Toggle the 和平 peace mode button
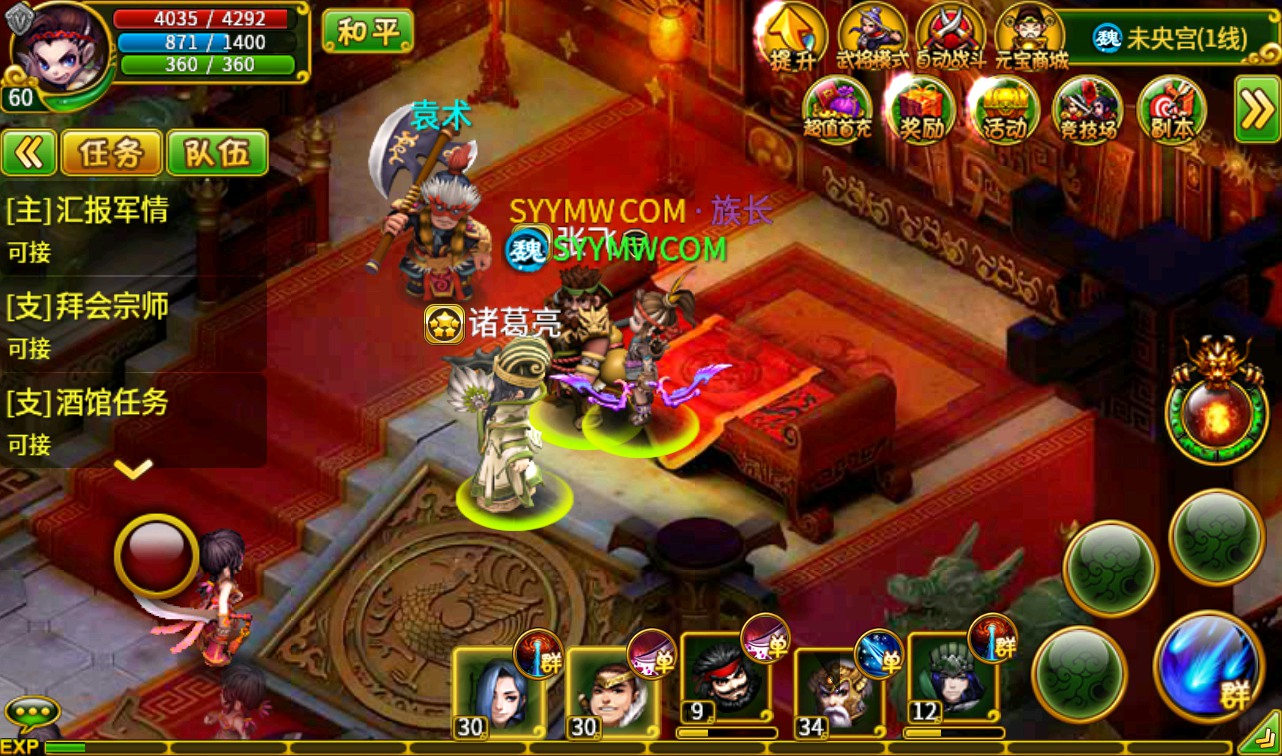Viewport: 1282px width, 756px height. [x=367, y=31]
